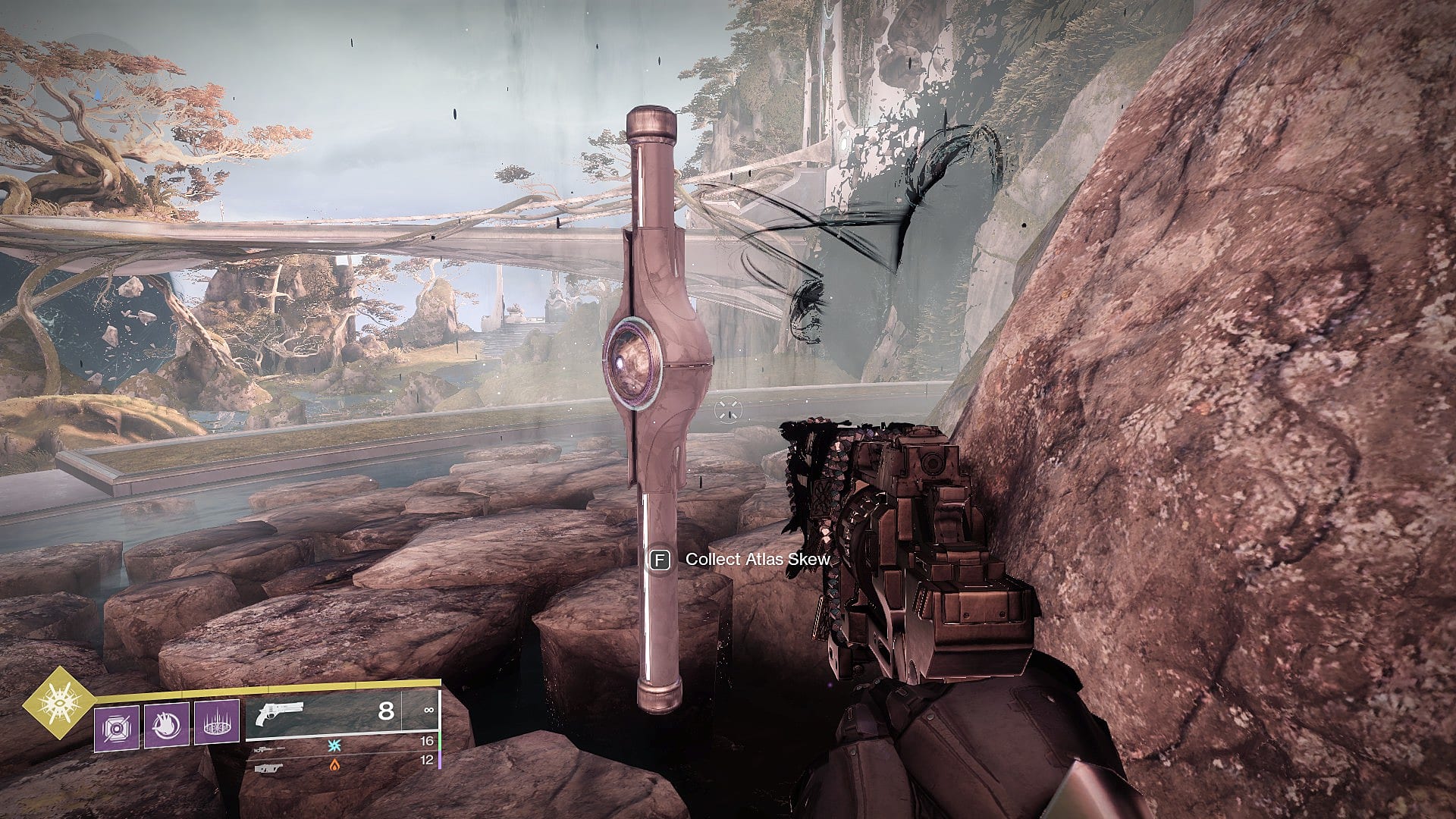Click the grenade ability icon
The image size is (1456, 819).
pos(117,727)
